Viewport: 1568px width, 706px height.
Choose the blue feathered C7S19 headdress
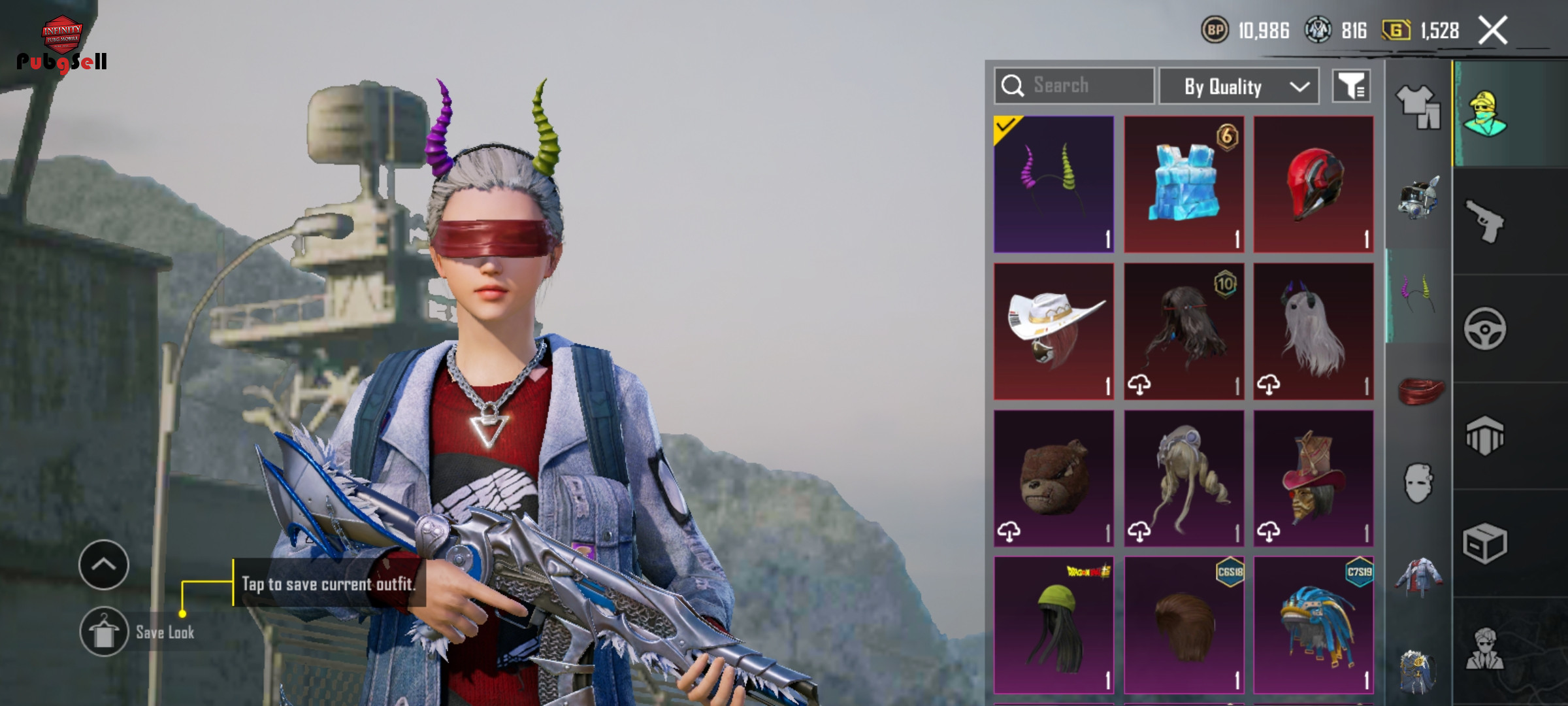1313,625
